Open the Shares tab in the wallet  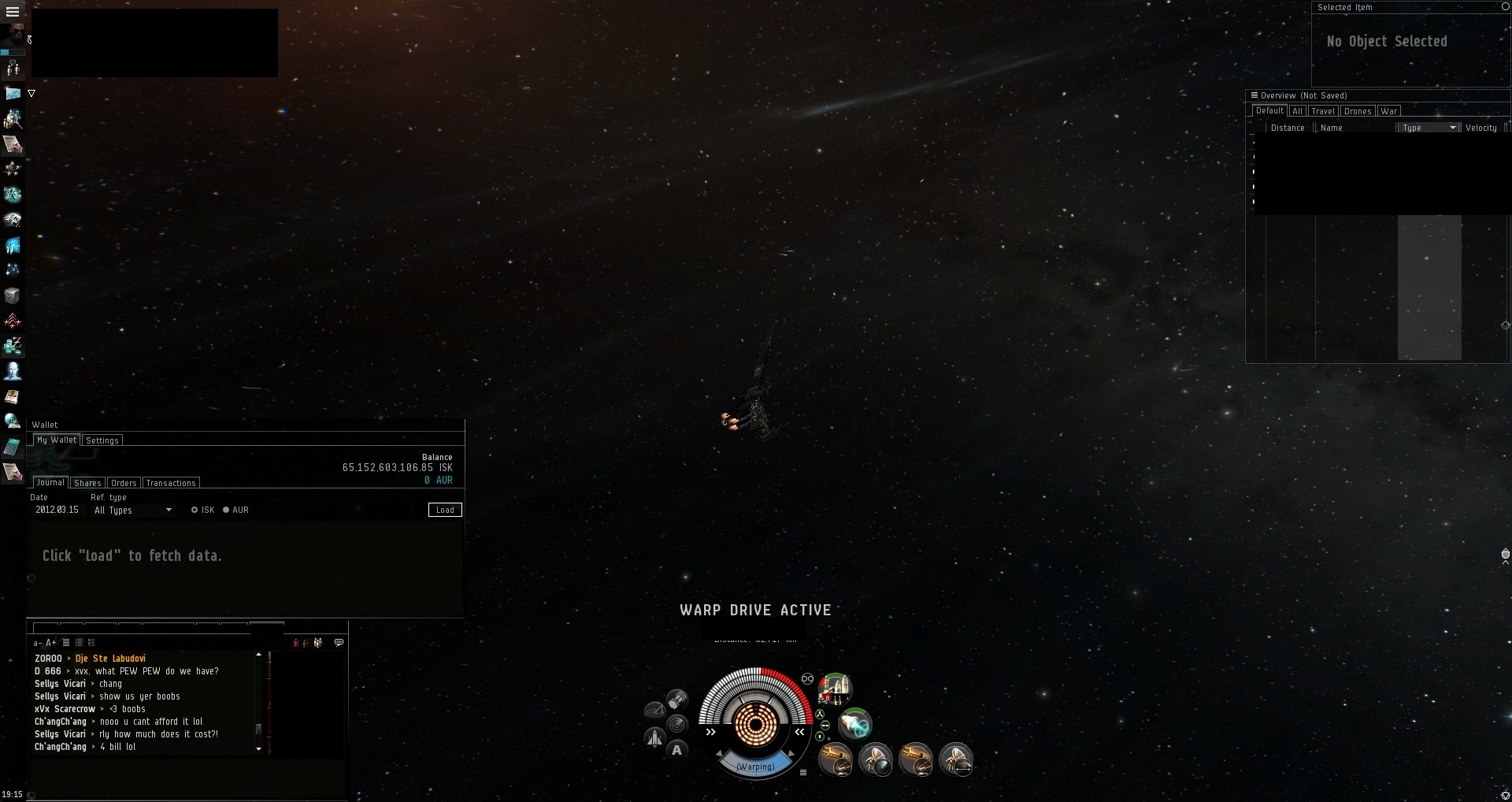(x=87, y=483)
